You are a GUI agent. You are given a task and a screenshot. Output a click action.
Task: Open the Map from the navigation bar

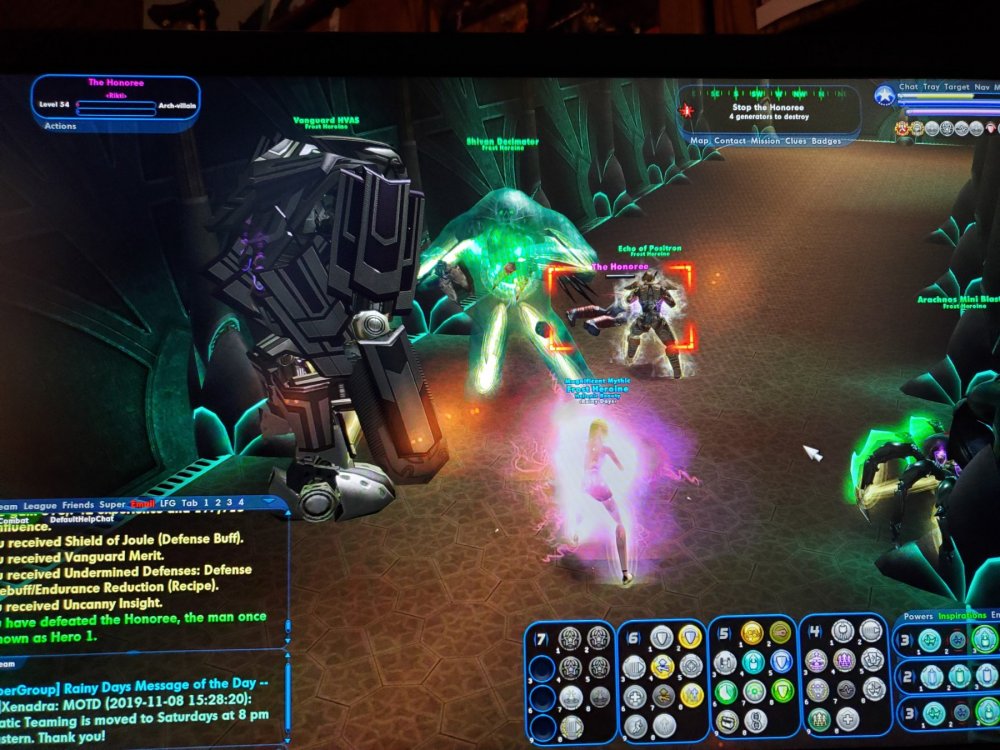700,141
